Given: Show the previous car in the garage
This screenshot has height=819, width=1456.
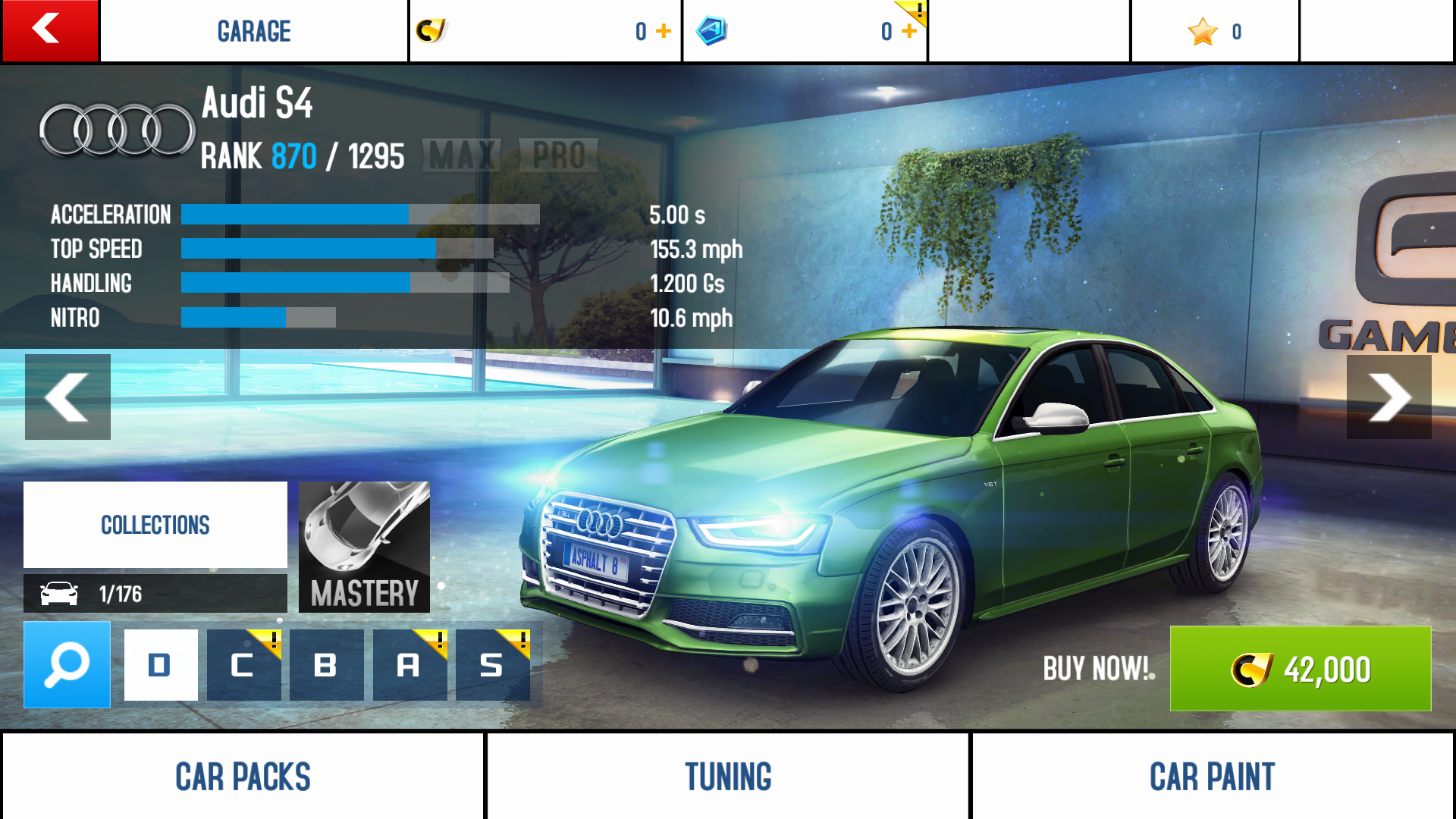Looking at the screenshot, I should coord(67,397).
